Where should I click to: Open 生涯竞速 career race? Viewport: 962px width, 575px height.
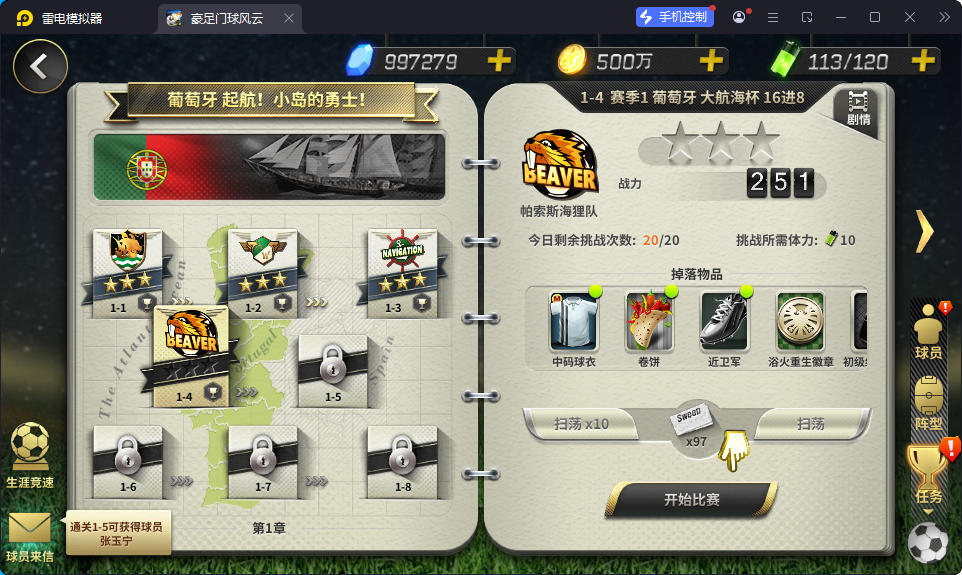30,455
